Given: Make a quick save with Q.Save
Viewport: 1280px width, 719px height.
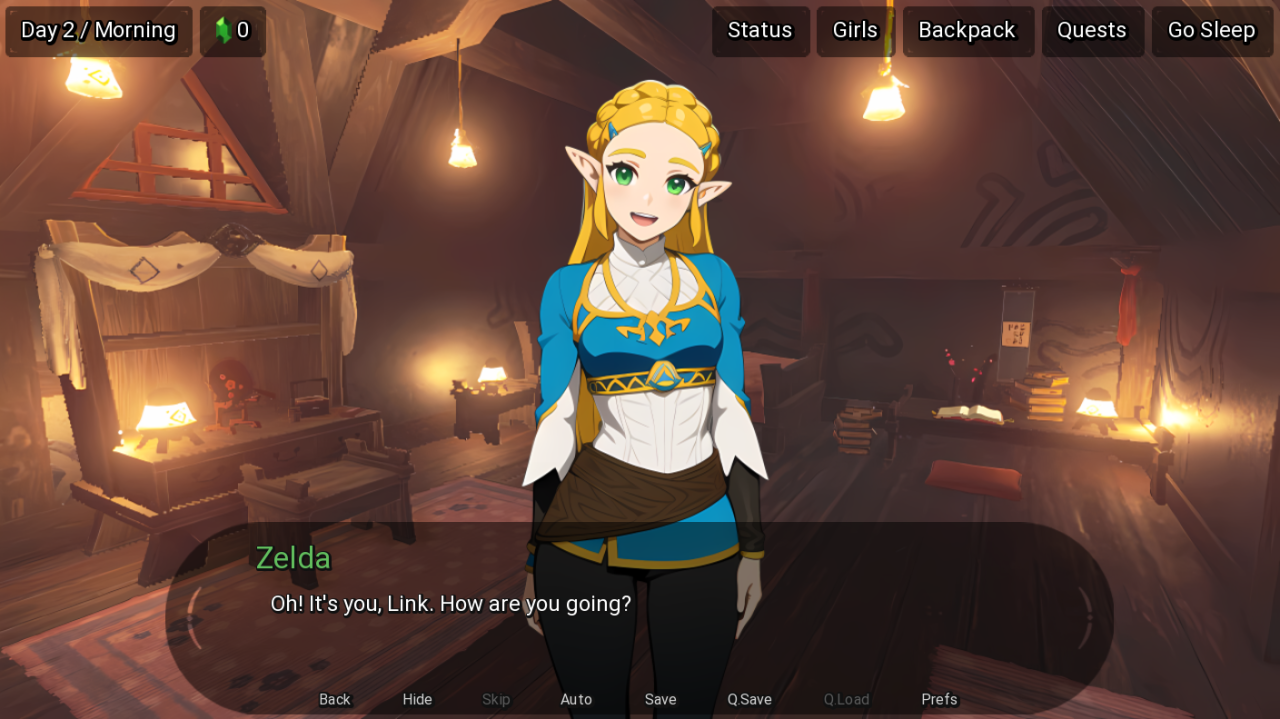Looking at the screenshot, I should tap(749, 699).
